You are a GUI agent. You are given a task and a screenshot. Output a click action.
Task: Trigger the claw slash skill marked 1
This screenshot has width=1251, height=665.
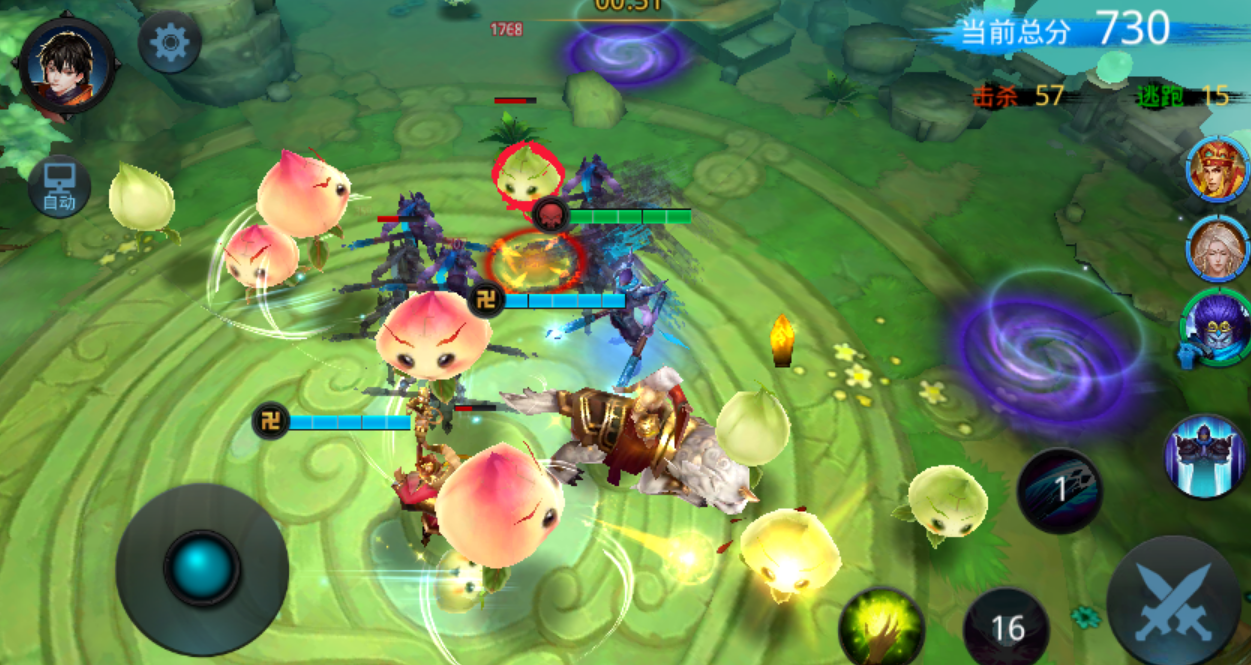(1060, 489)
